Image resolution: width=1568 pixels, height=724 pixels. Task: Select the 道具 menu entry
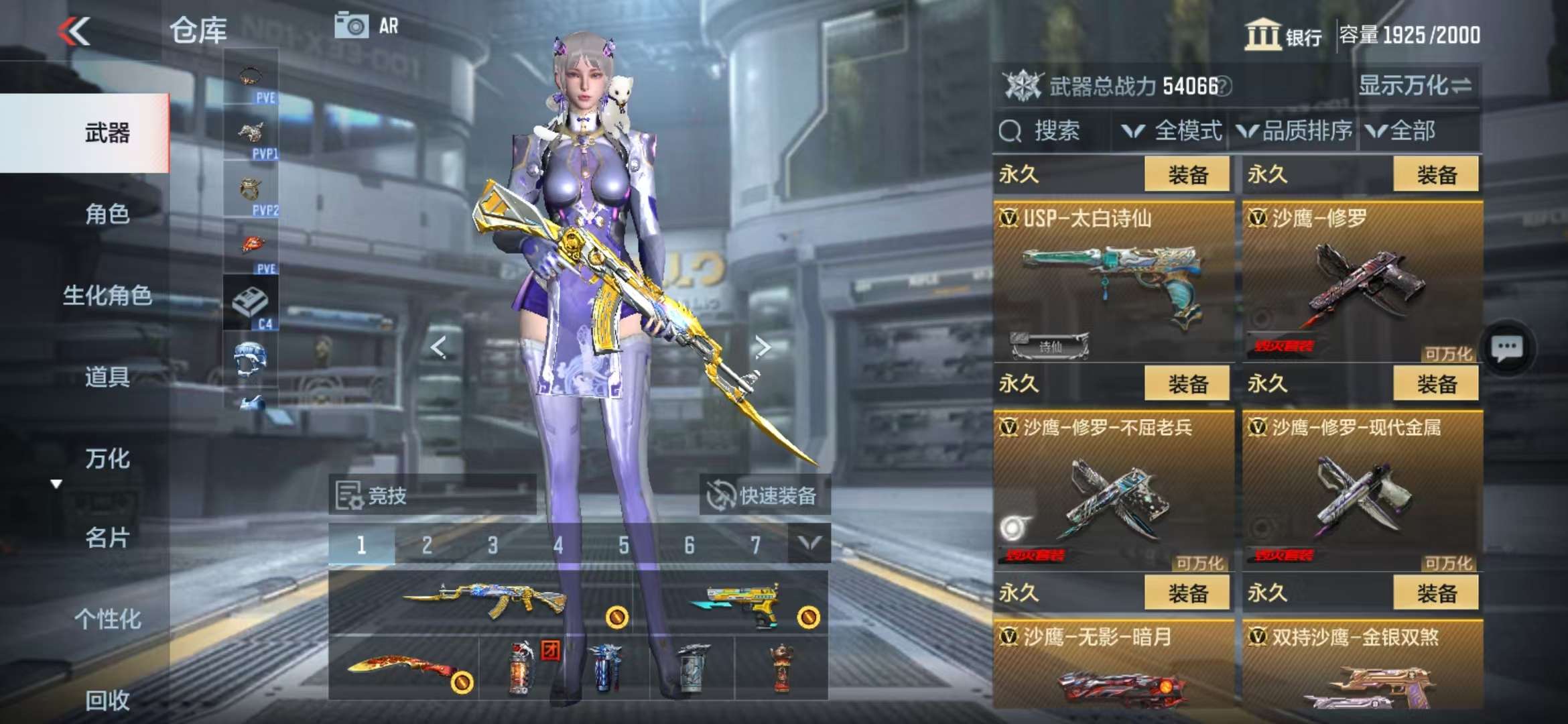coord(107,377)
